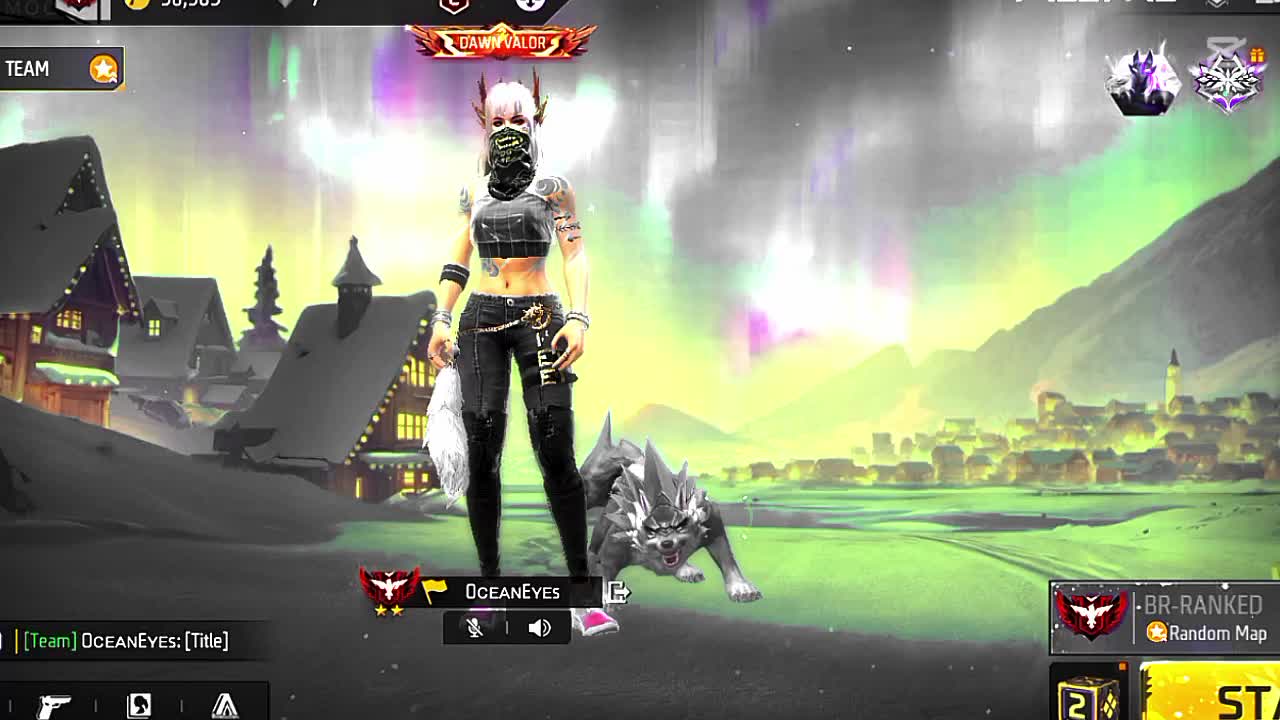The width and height of the screenshot is (1280, 720).
Task: Open the BR-RANKED mode selector
Action: [x=1163, y=618]
